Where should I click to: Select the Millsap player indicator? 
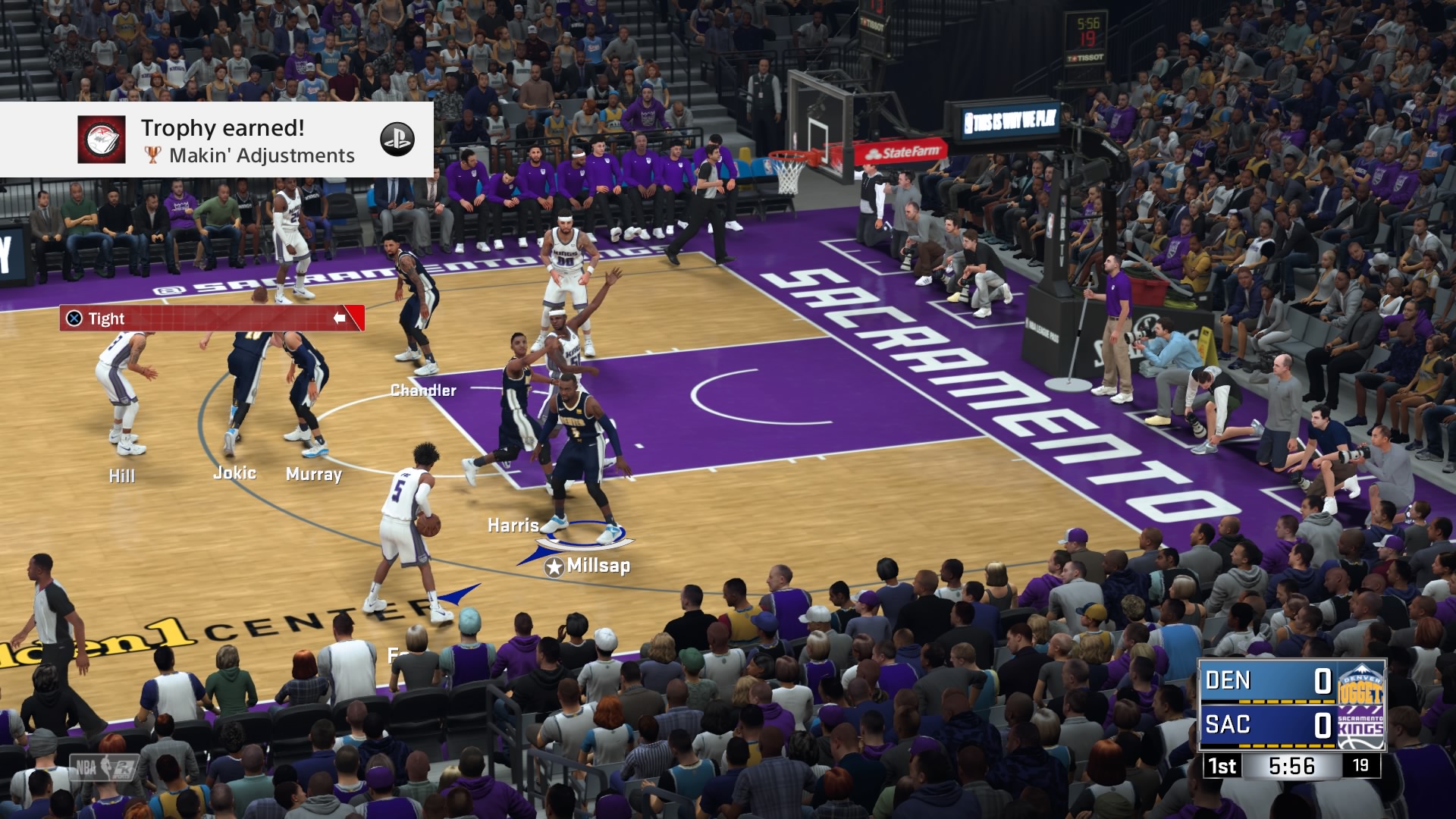(588, 566)
